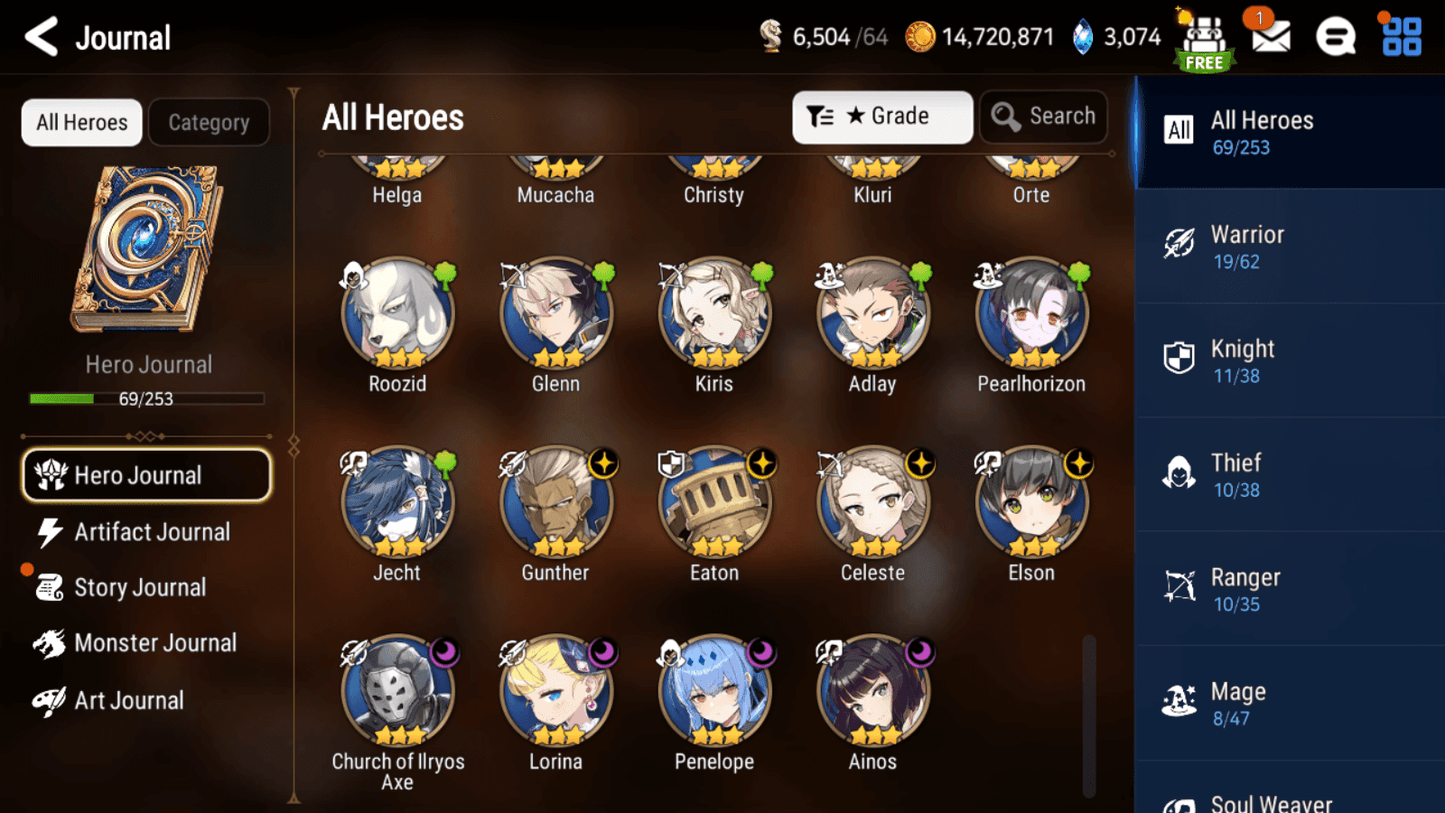Tap the back arrow beside Journal
1445x813 pixels.
40,36
